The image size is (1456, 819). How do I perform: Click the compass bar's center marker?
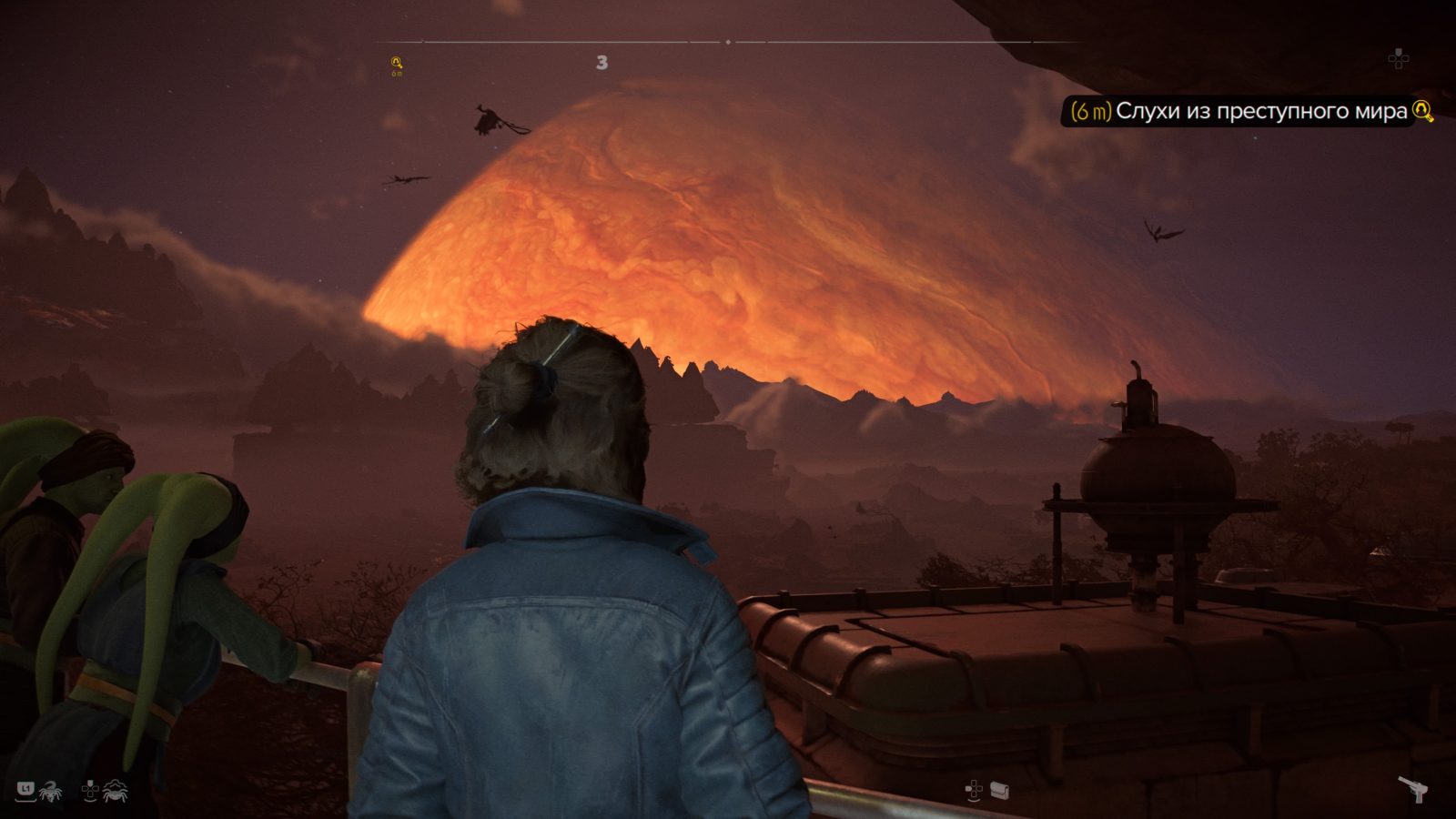[x=728, y=42]
